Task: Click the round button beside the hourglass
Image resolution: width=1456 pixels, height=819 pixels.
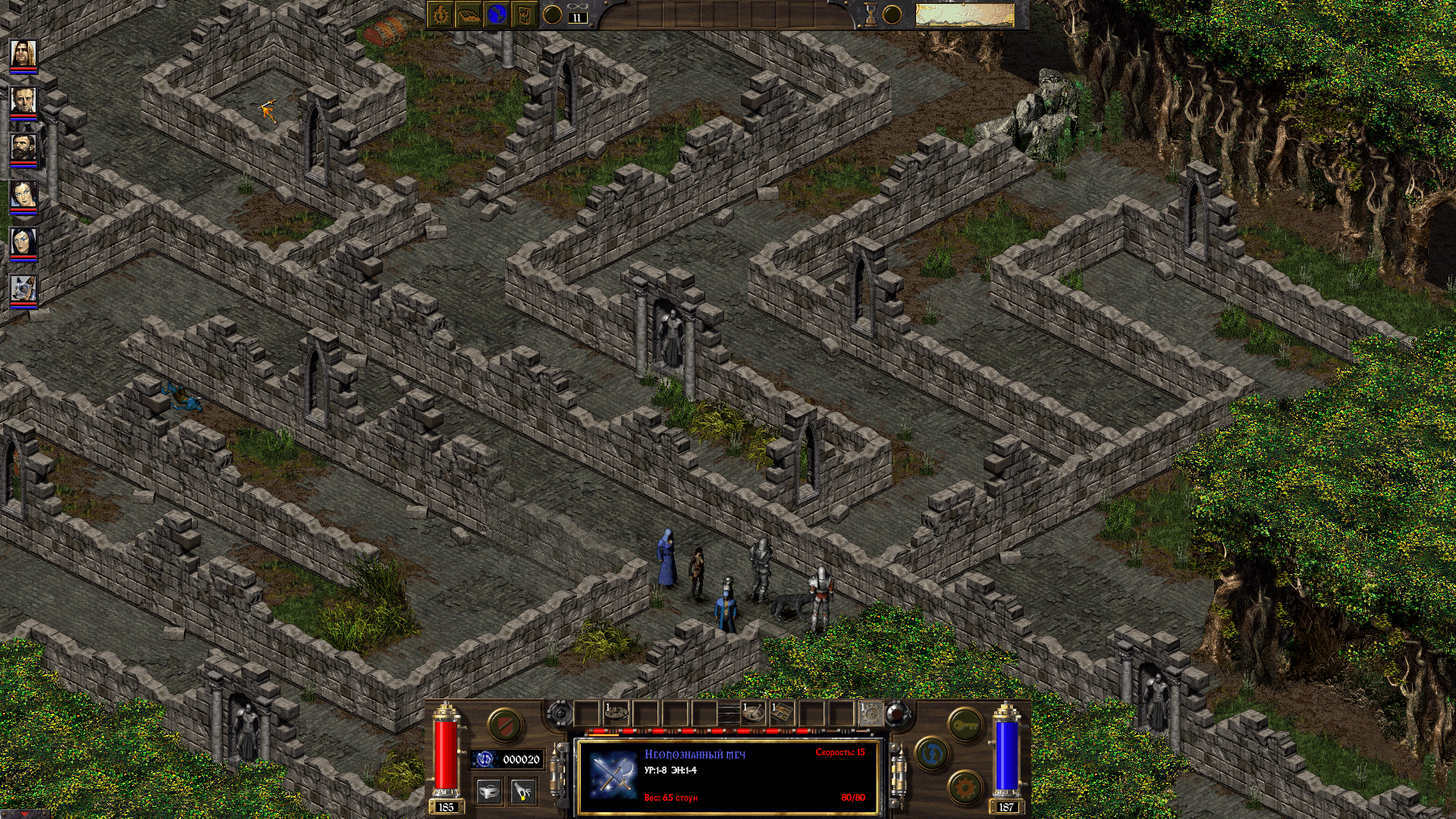Action: 891,15
